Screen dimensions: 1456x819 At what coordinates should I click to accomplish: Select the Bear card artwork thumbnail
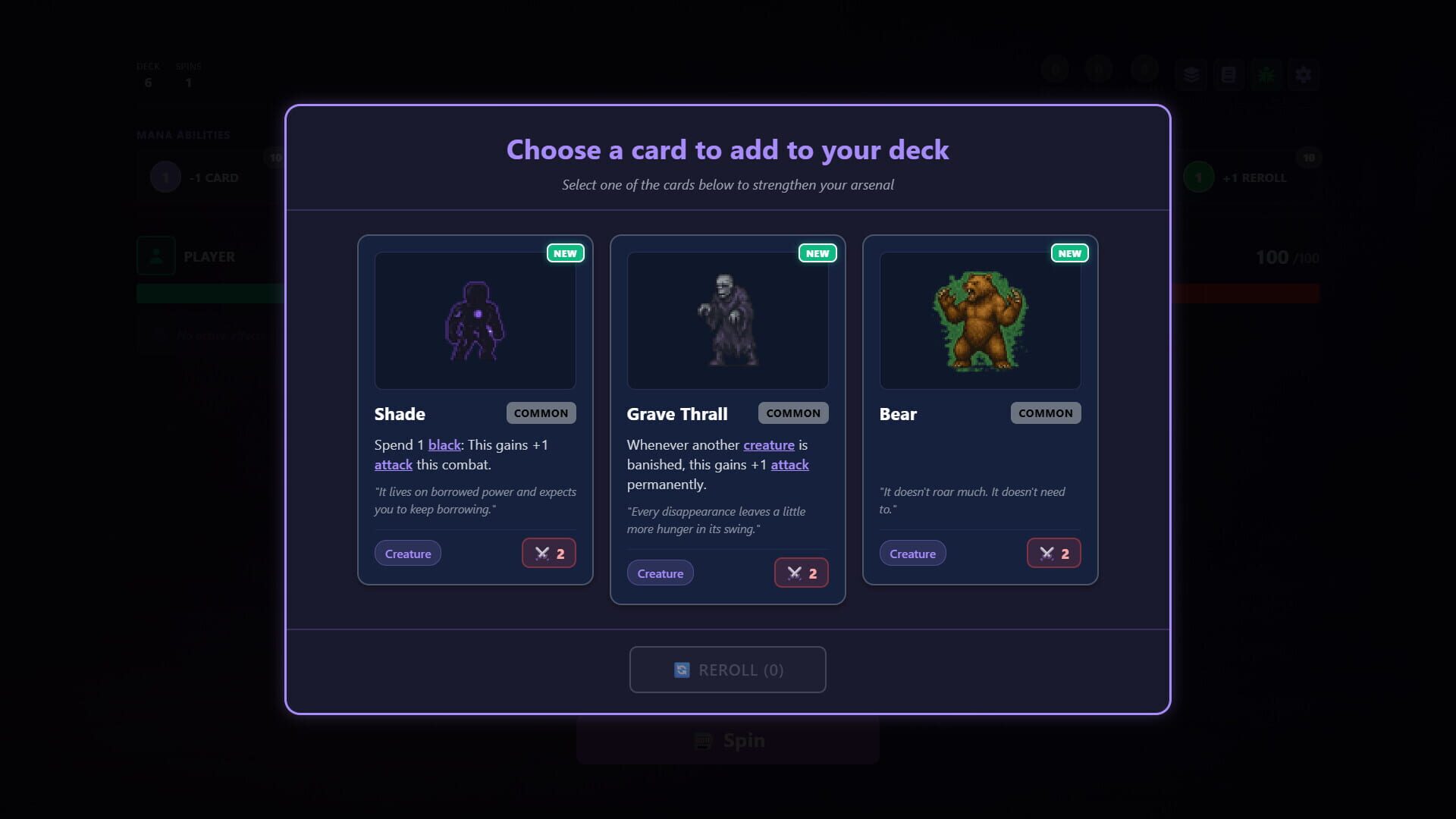(980, 320)
